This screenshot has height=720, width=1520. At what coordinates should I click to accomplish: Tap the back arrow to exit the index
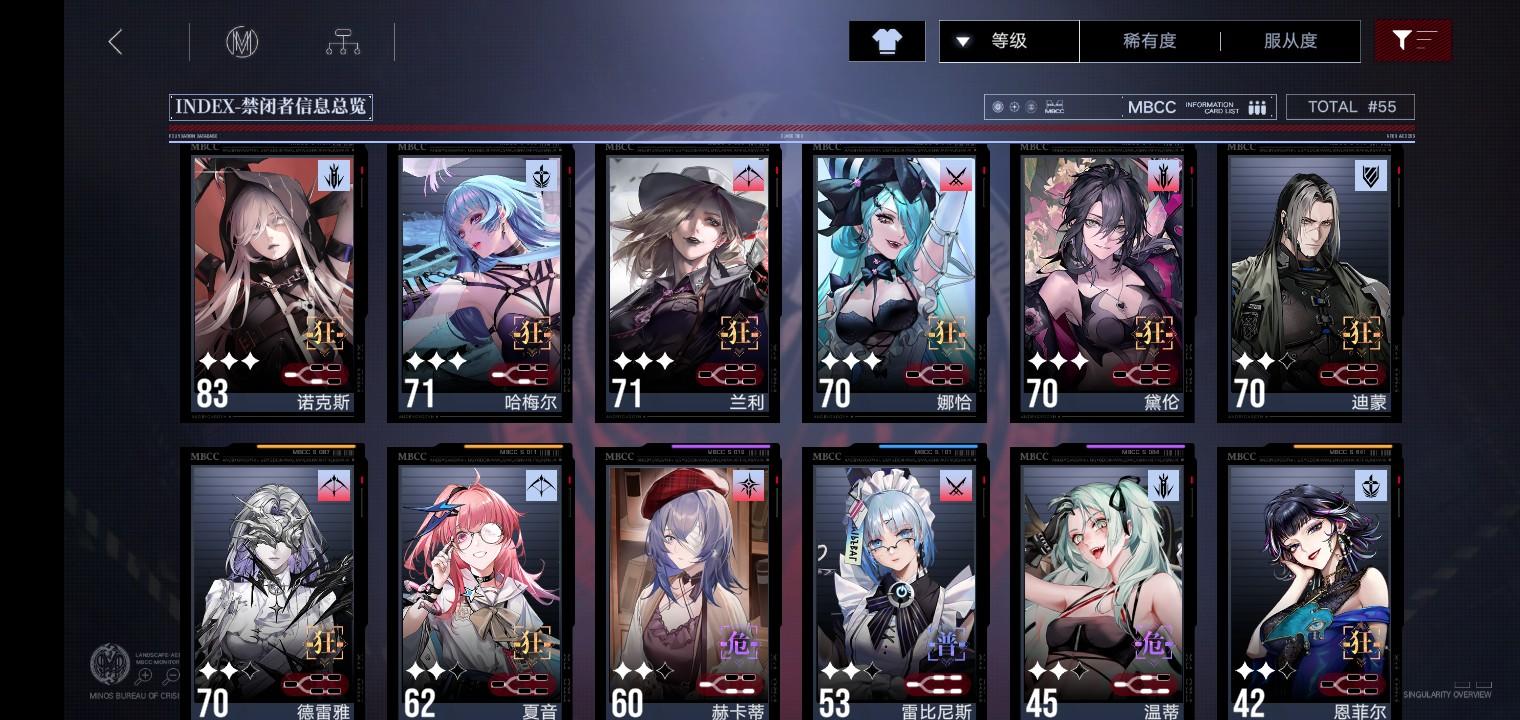(x=115, y=41)
